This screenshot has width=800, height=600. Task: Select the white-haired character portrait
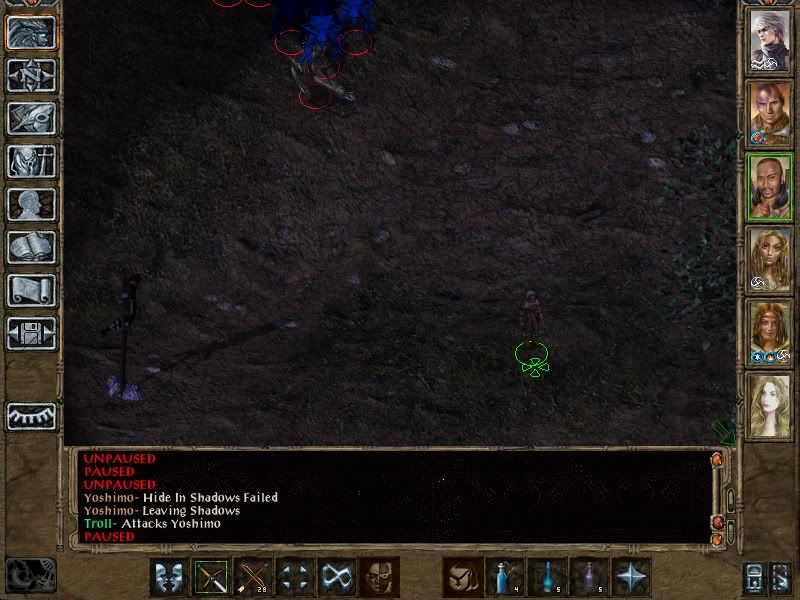click(771, 40)
